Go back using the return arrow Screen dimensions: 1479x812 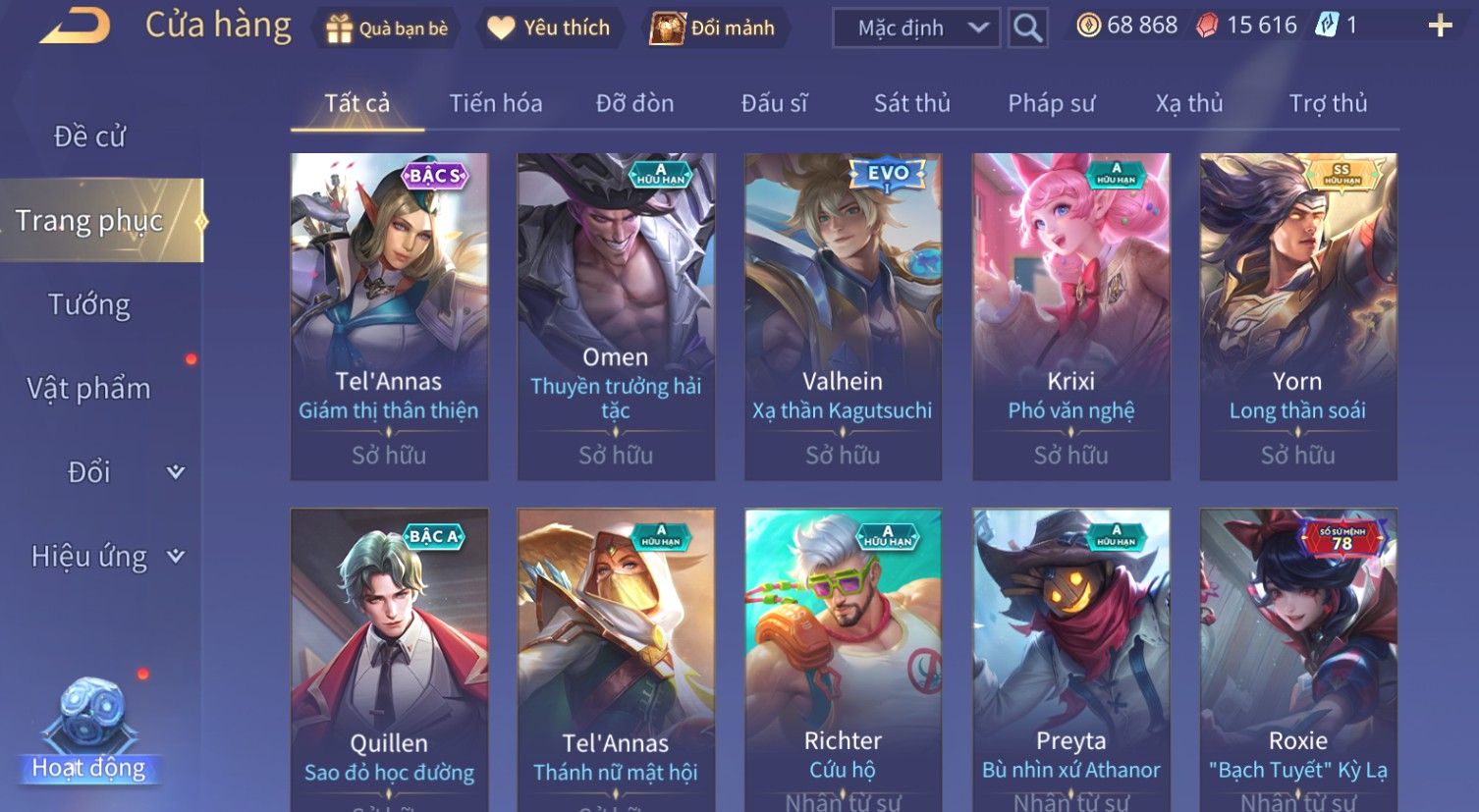[75, 27]
